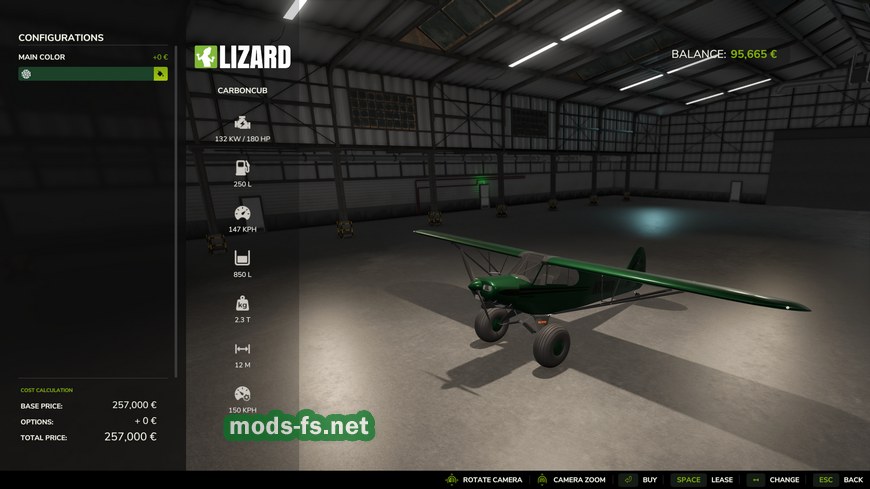Open the main color selection bar
The image size is (870, 489).
(85, 74)
